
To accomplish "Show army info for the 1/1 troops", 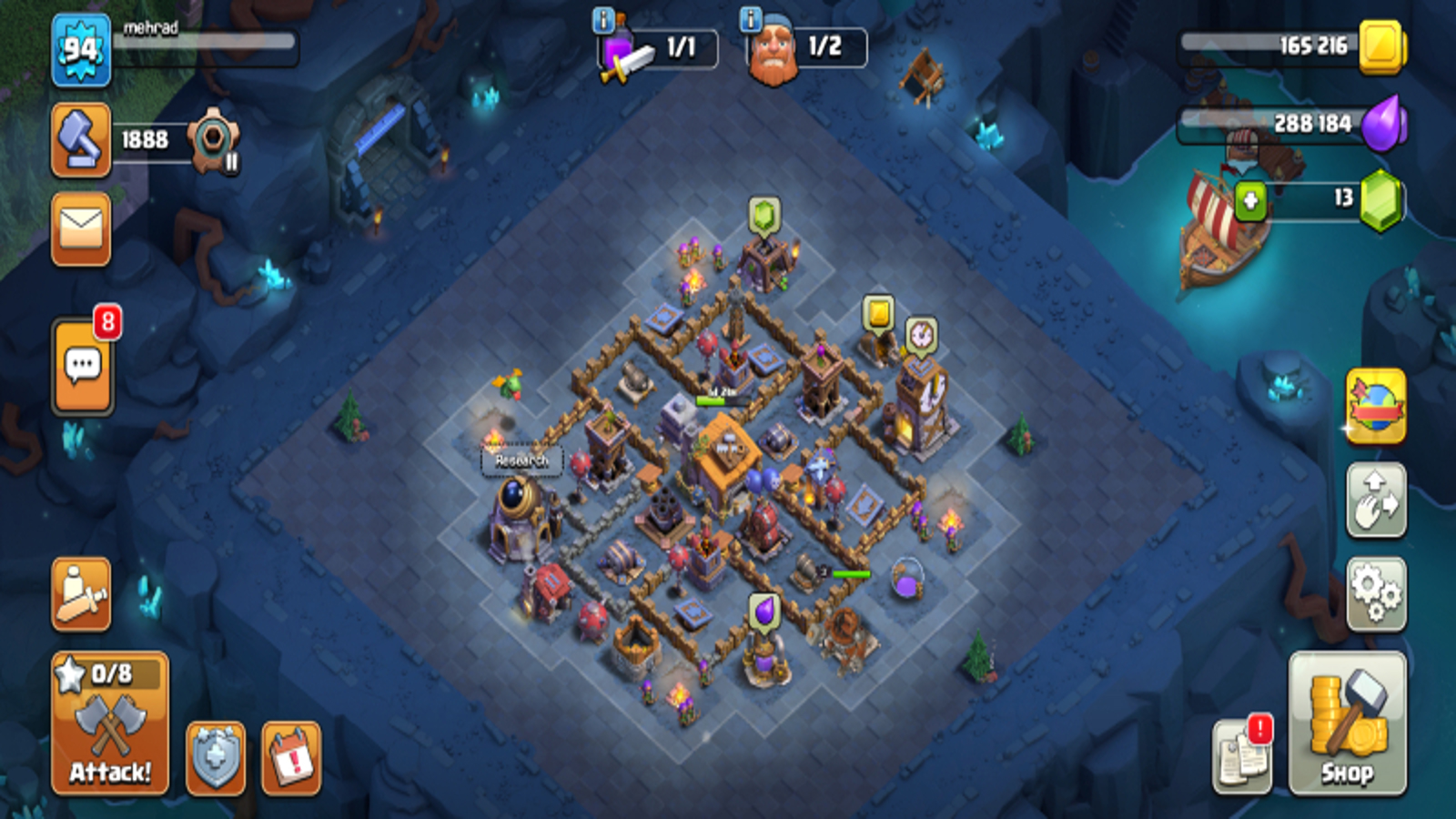I will tap(603, 20).
